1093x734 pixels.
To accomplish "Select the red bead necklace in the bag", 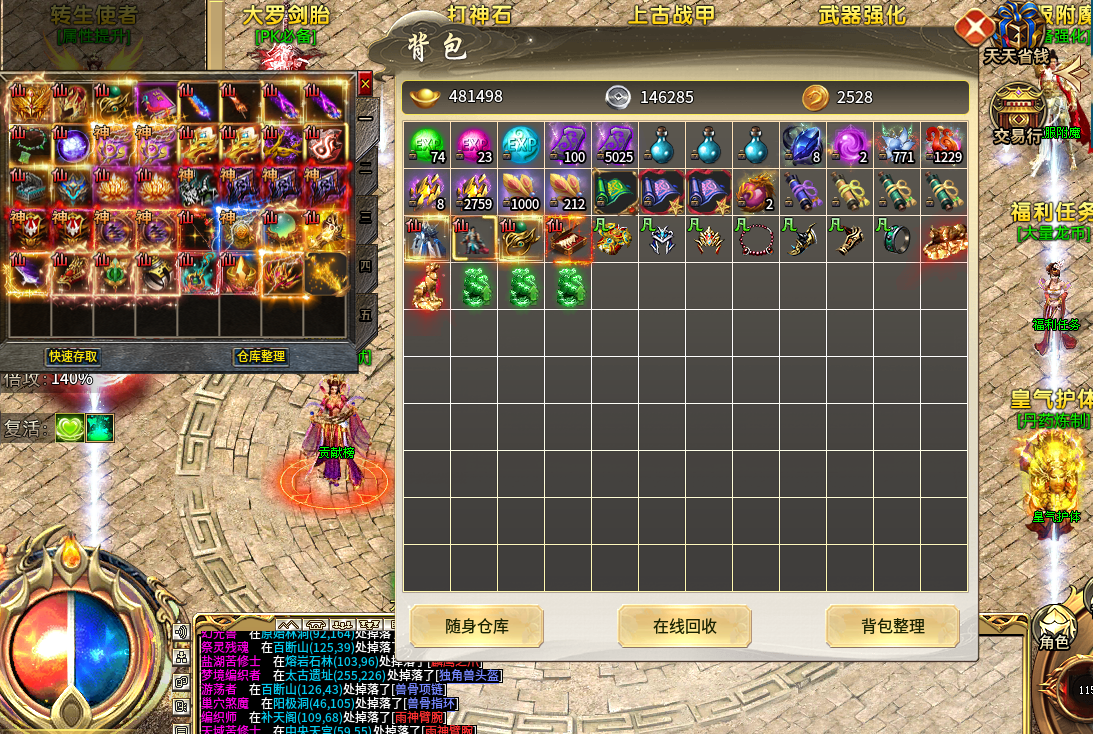I will (x=756, y=239).
